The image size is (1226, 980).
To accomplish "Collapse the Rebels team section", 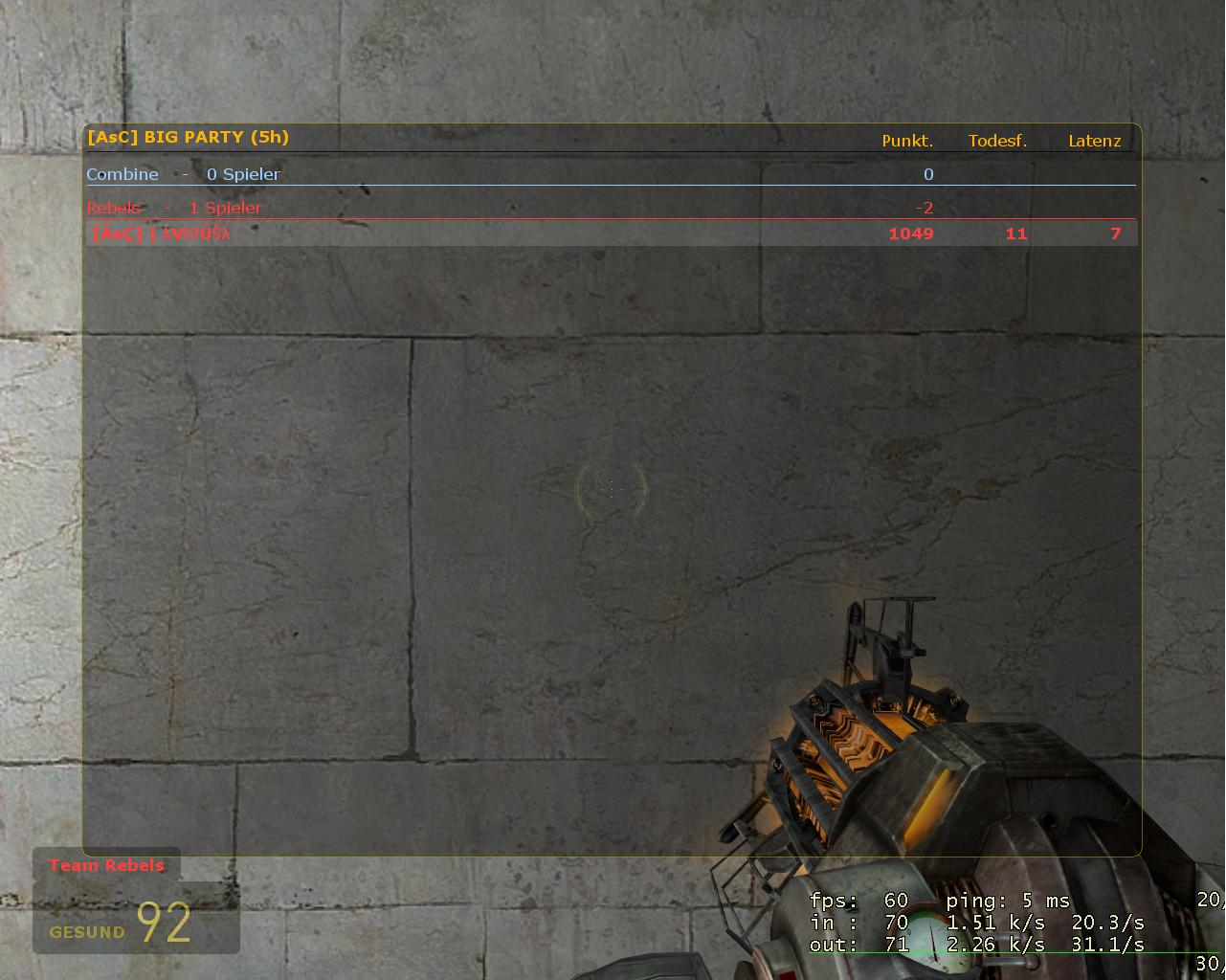I will pos(113,207).
